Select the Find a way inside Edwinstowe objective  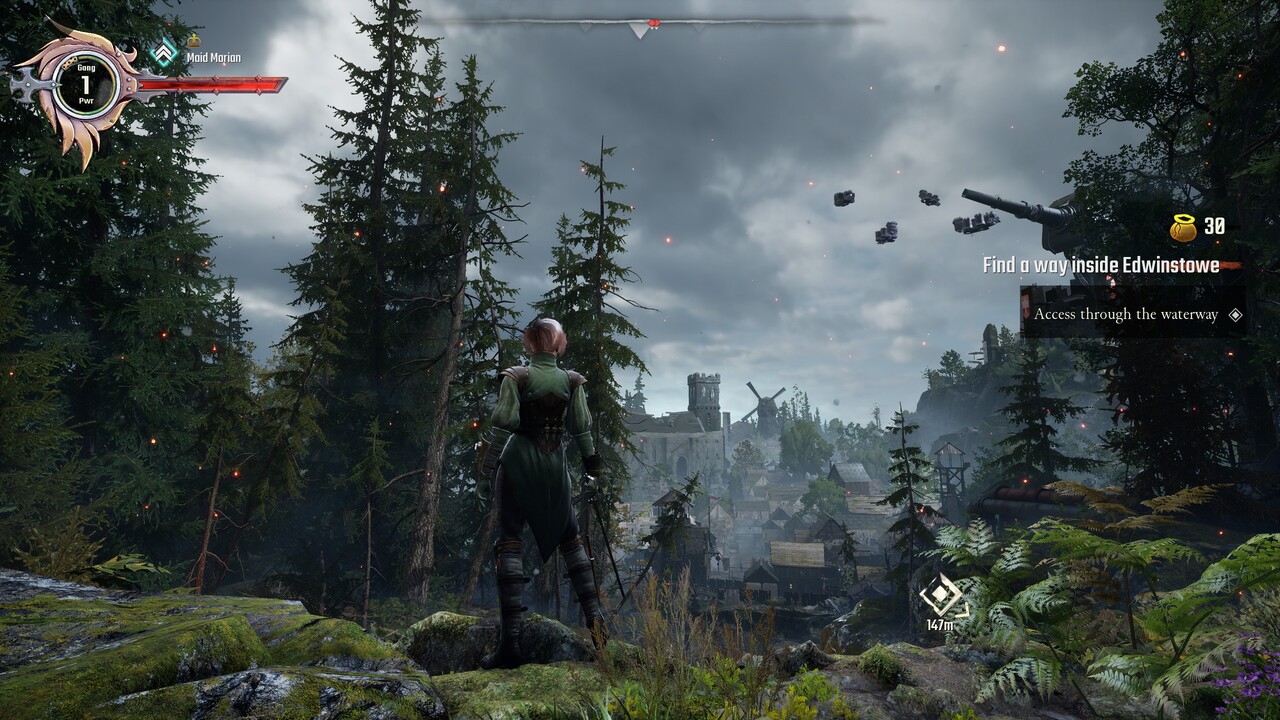point(1100,265)
